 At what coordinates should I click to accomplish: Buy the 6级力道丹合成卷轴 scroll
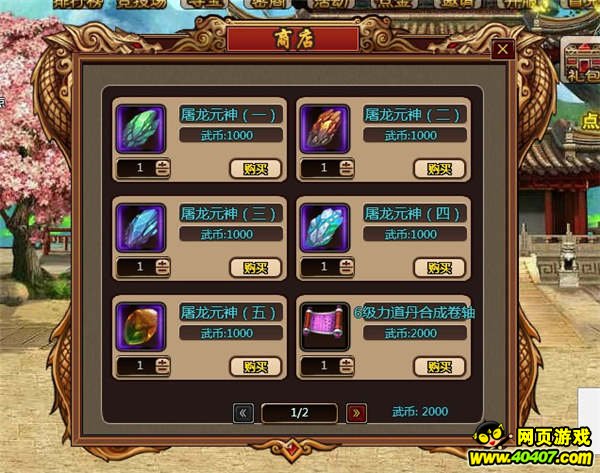coord(439,366)
